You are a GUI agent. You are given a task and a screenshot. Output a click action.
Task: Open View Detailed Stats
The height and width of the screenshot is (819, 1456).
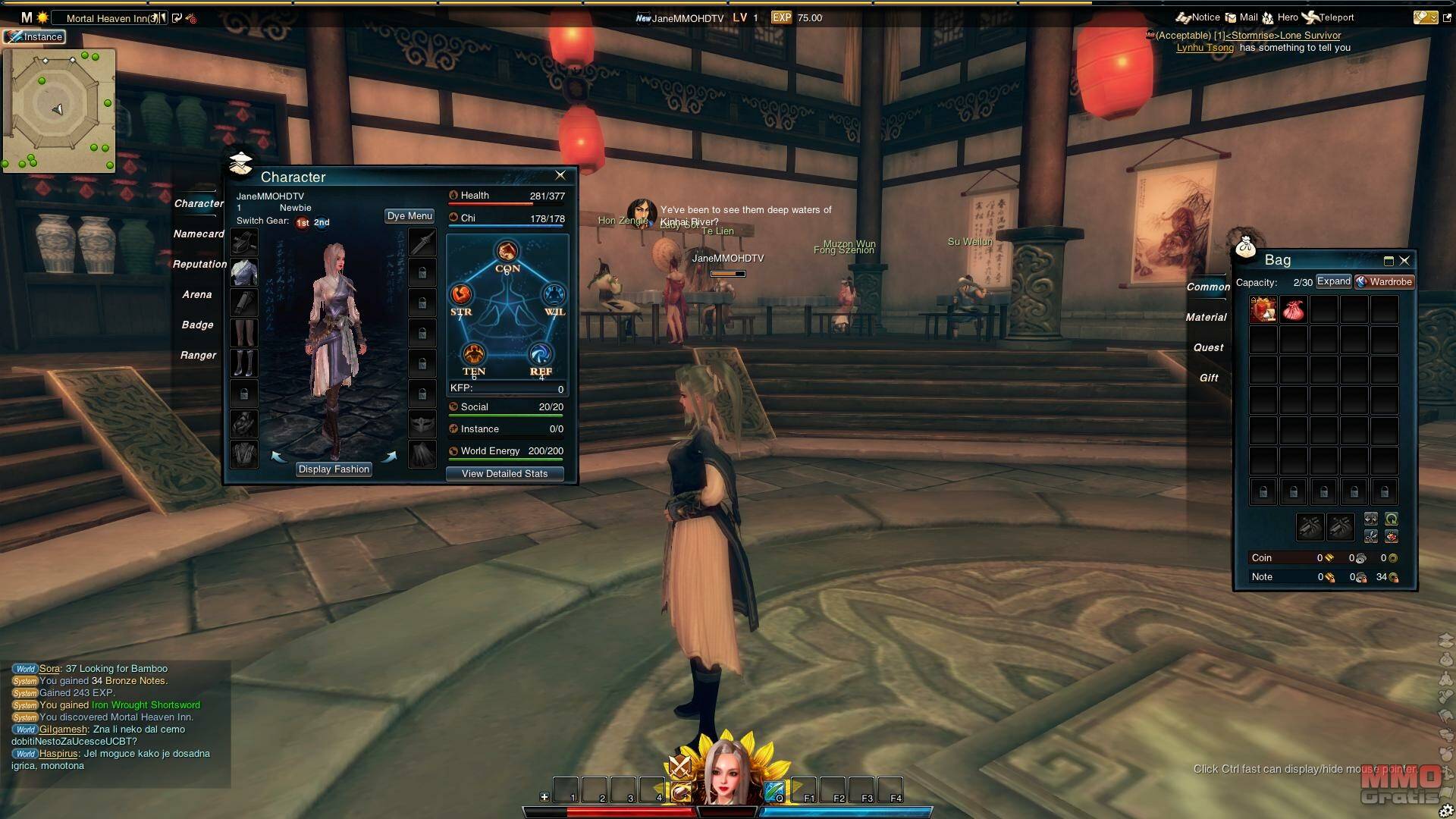pos(504,474)
